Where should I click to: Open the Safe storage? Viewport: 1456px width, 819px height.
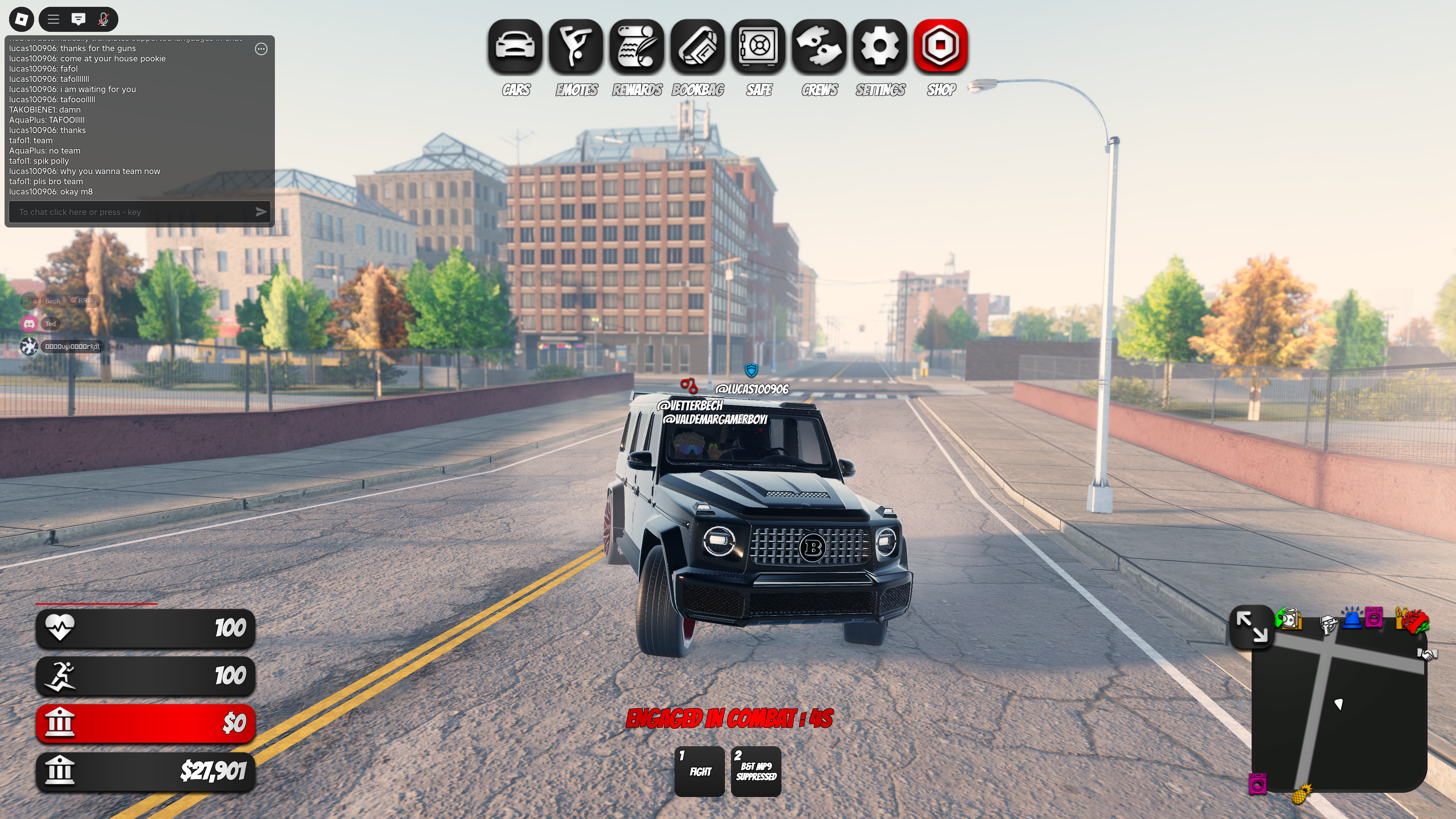pyautogui.click(x=758, y=46)
